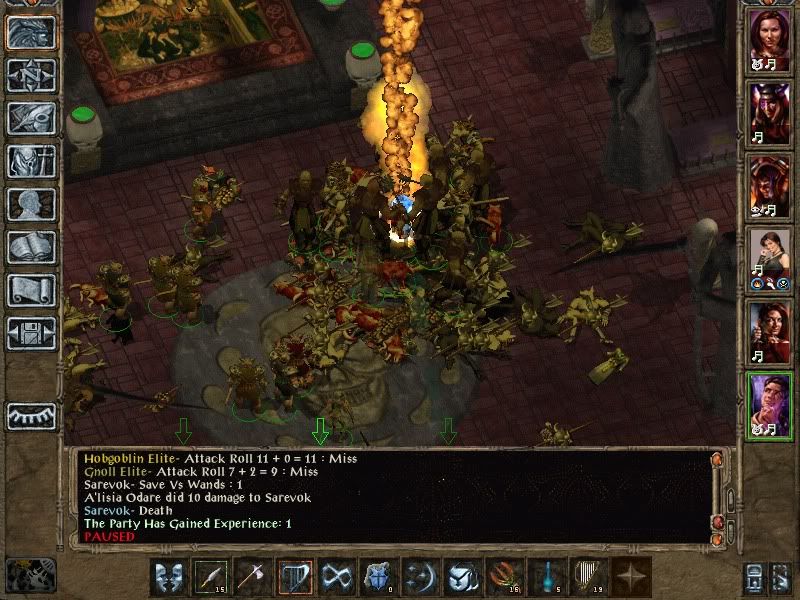
Task: Open the options floppy disk button
Action: coord(31,333)
